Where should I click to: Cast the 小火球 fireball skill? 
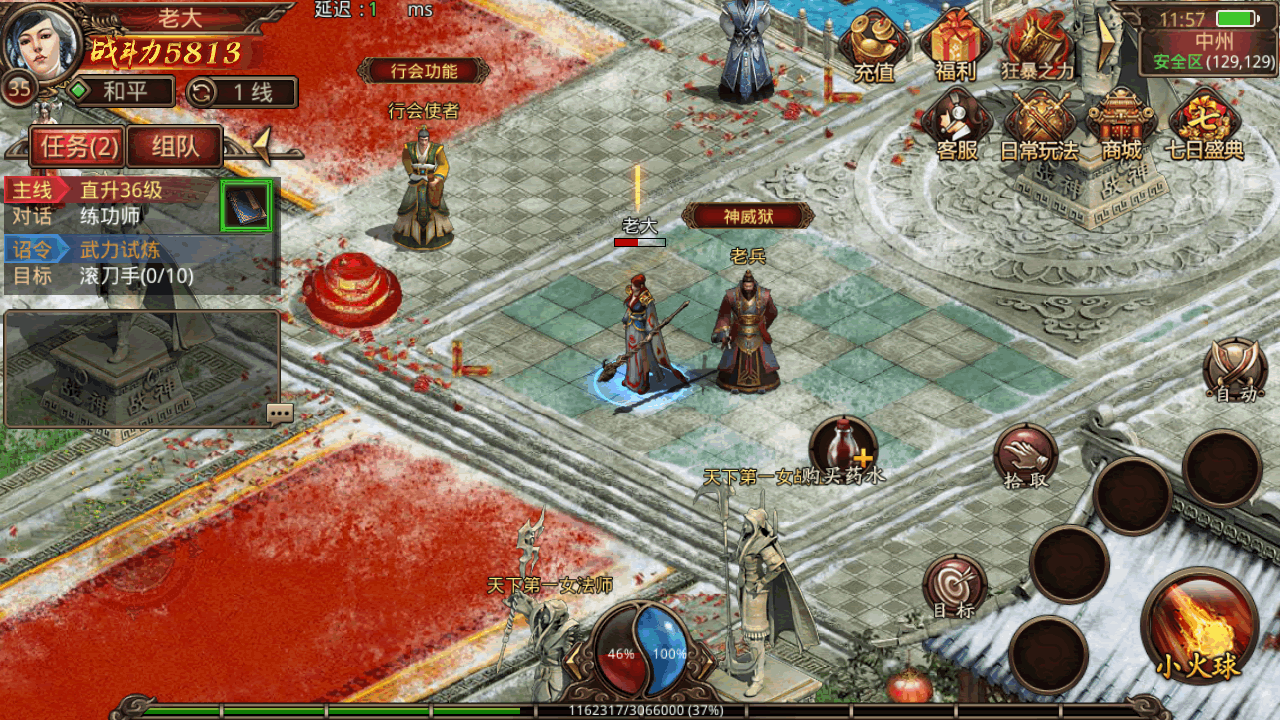click(x=1199, y=626)
